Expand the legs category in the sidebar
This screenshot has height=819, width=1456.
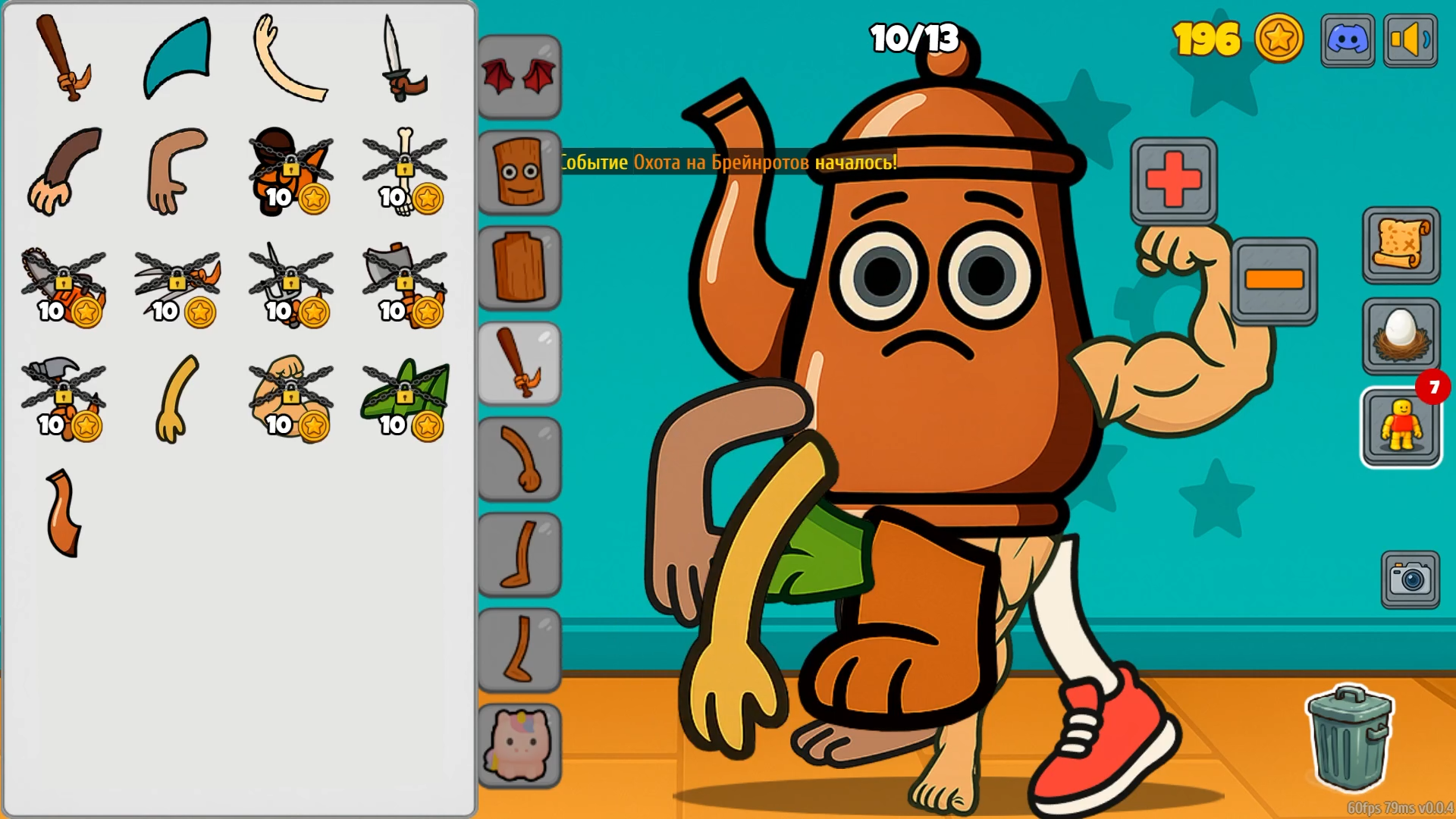pos(519,554)
